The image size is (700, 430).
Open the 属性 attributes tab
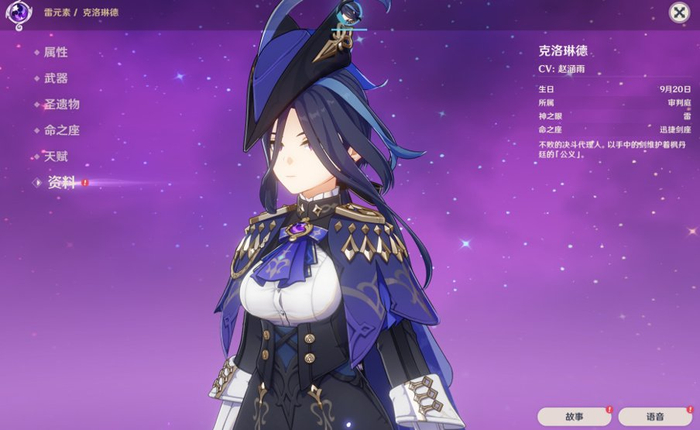[56, 51]
